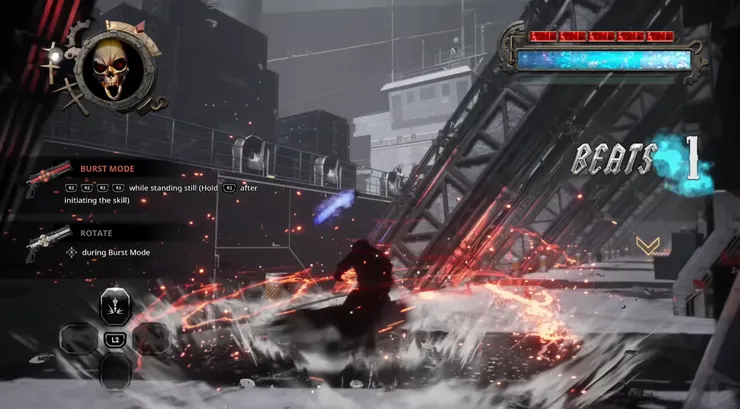The height and width of the screenshot is (409, 740).
Task: Click the yellow chevron objective marker
Action: (x=648, y=246)
